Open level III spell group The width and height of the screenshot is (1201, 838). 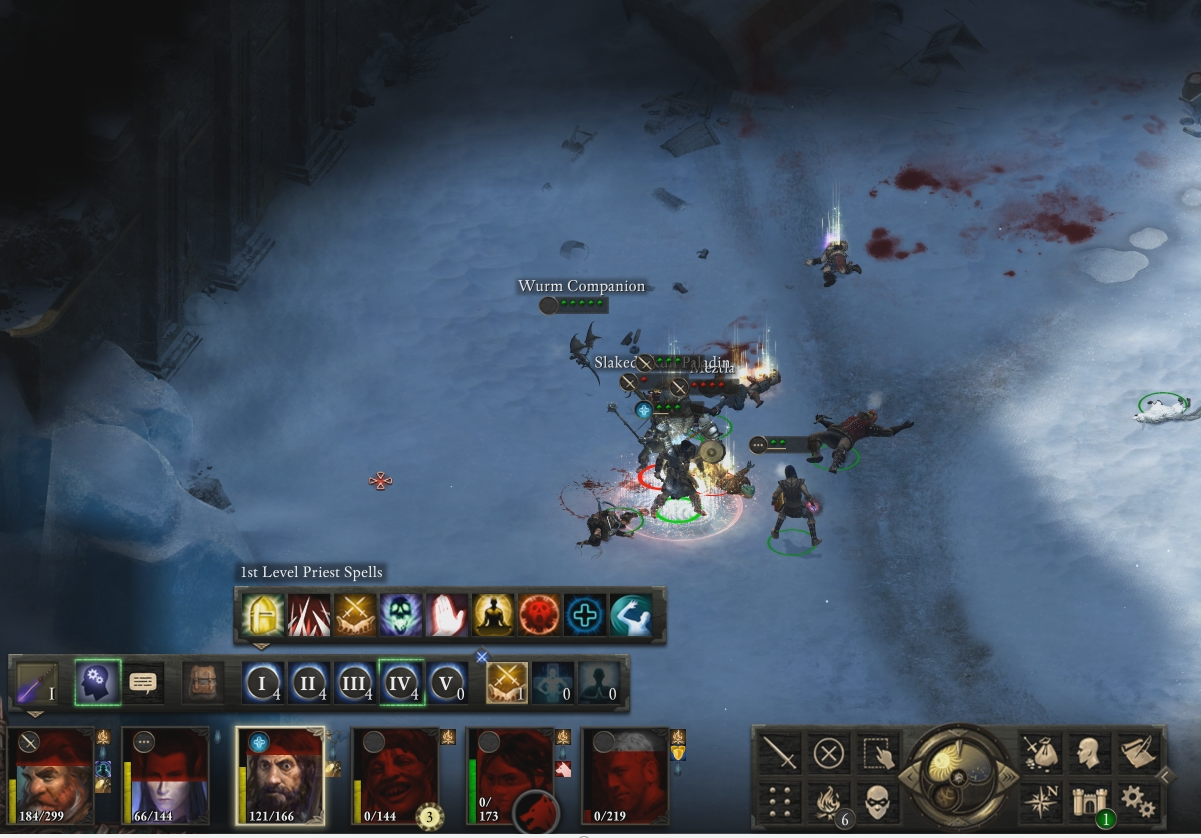pos(355,683)
